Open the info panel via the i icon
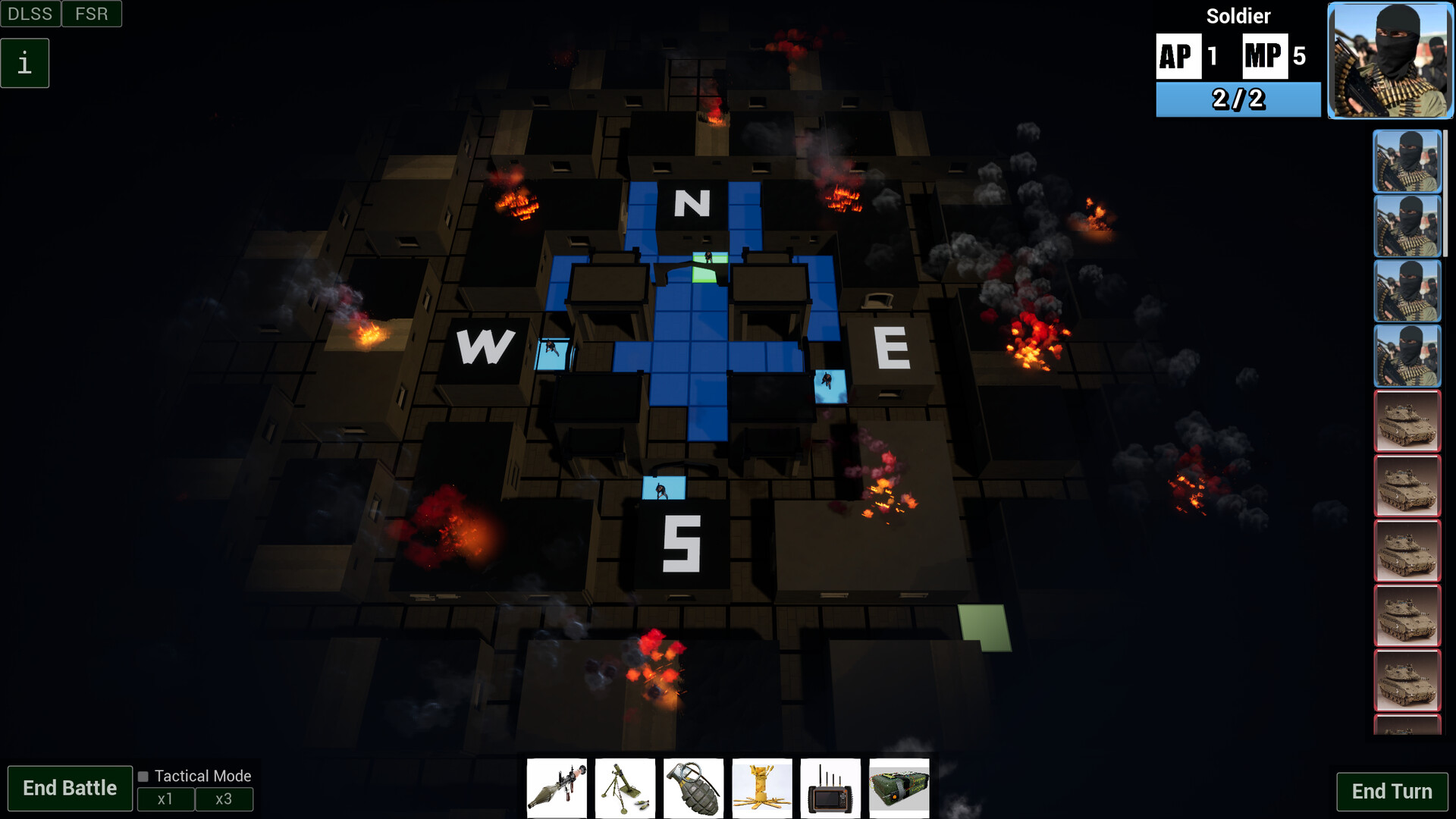1456x819 pixels. click(25, 62)
